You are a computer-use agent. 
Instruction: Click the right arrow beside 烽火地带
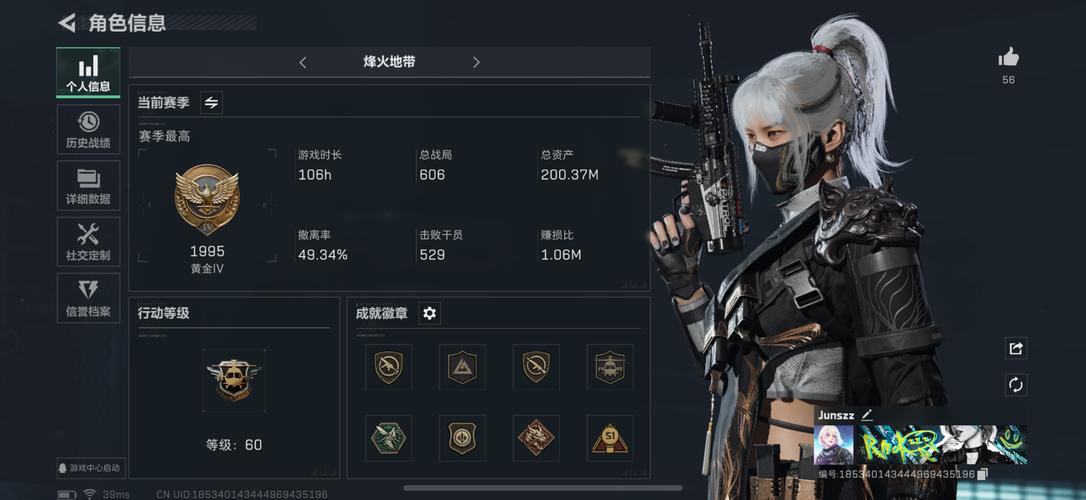(x=476, y=62)
